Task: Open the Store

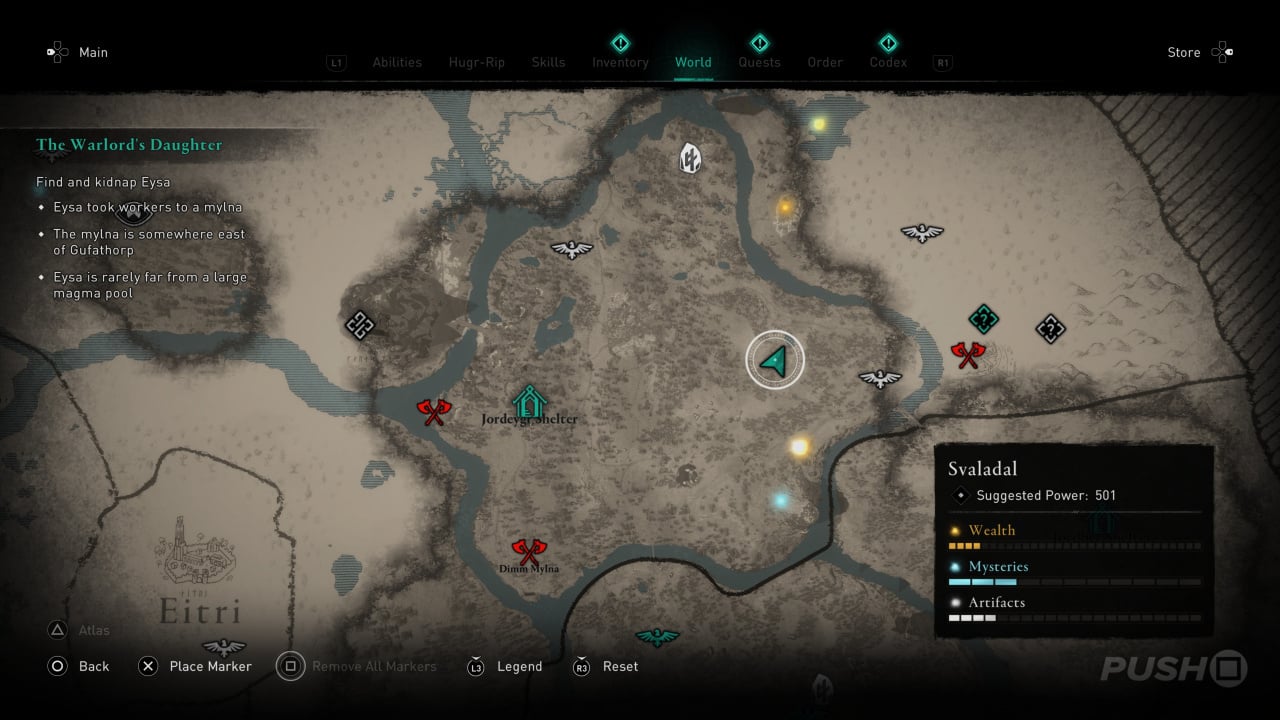Action: tap(1184, 52)
